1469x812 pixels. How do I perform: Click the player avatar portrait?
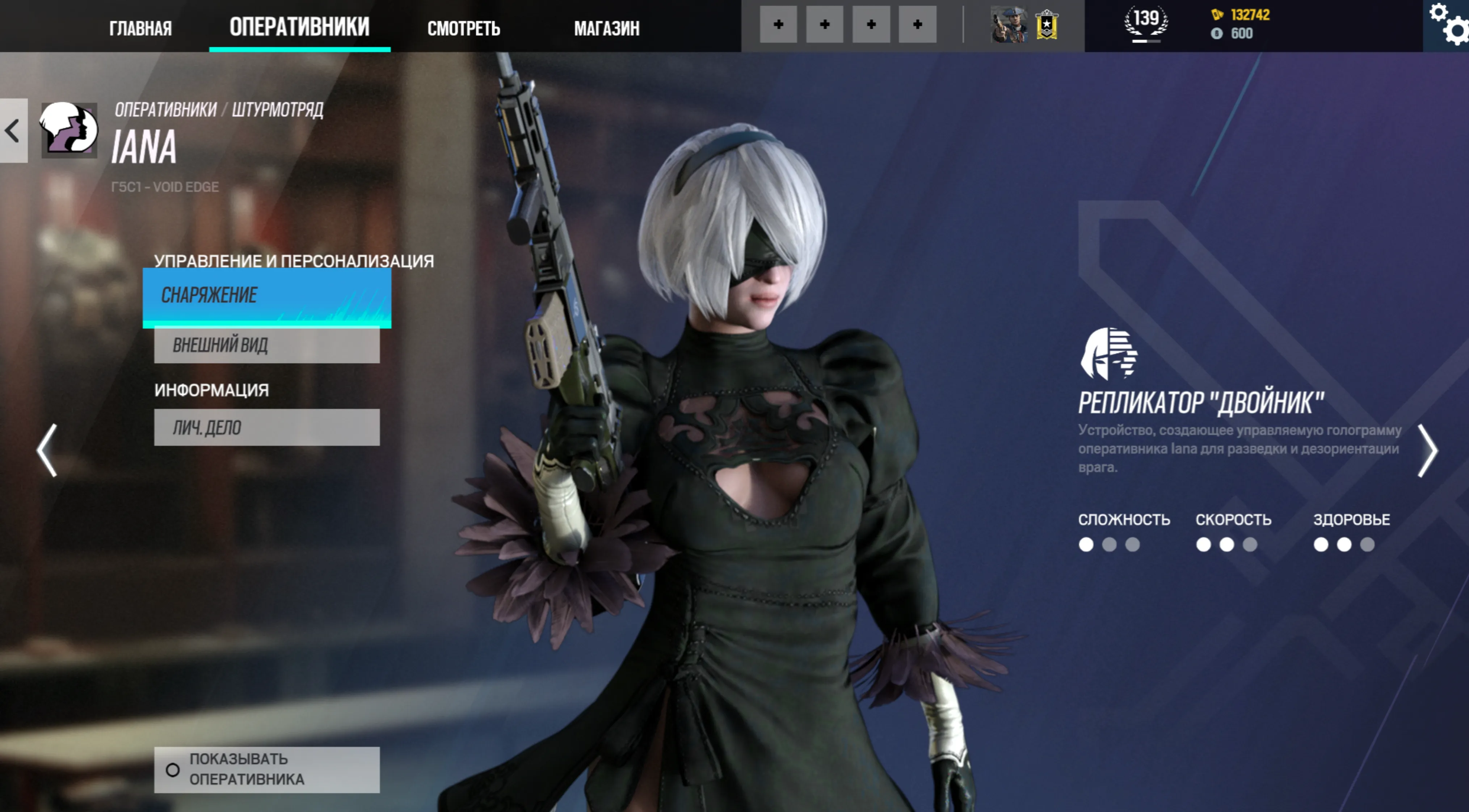click(1009, 25)
